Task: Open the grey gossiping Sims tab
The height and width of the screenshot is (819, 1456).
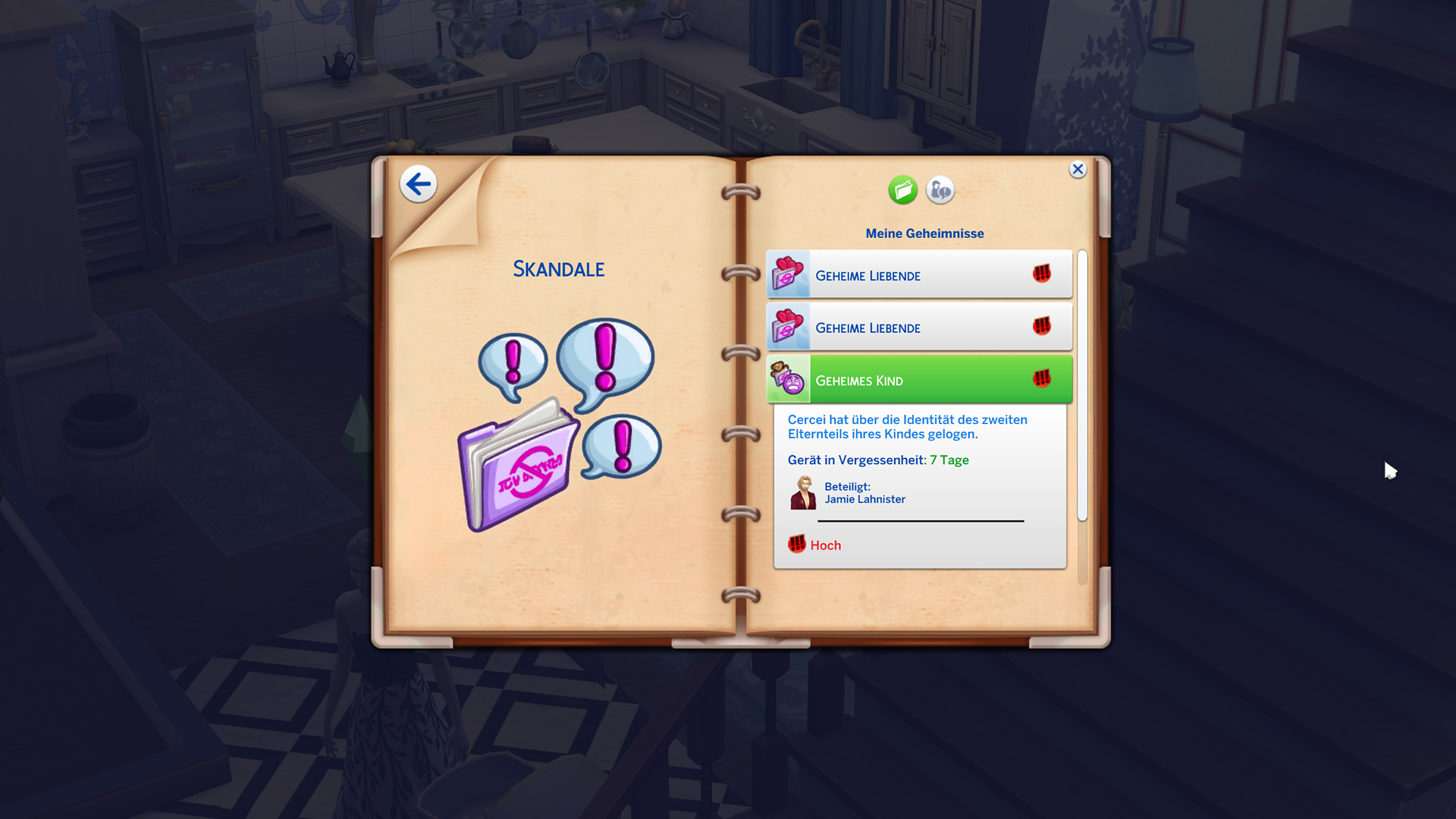Action: pos(940,190)
